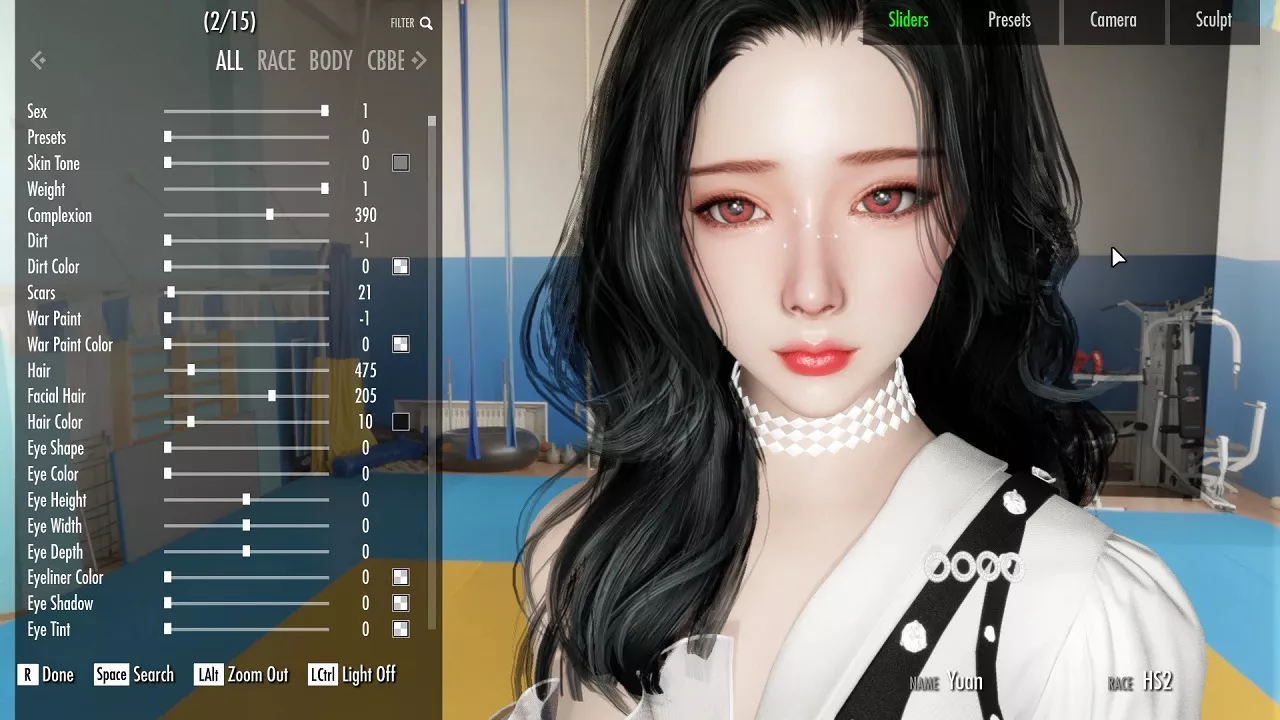Toggle the Eye Tint color box
Viewport: 1280px width, 720px height.
(x=400, y=629)
